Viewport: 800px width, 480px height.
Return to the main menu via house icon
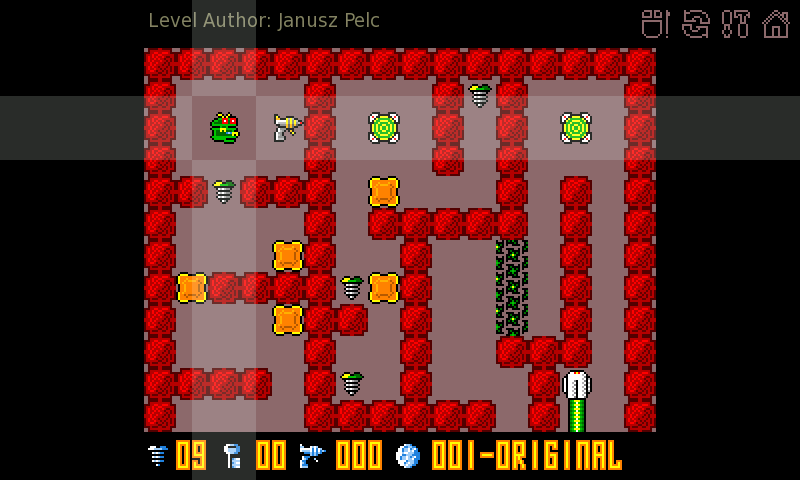point(776,23)
